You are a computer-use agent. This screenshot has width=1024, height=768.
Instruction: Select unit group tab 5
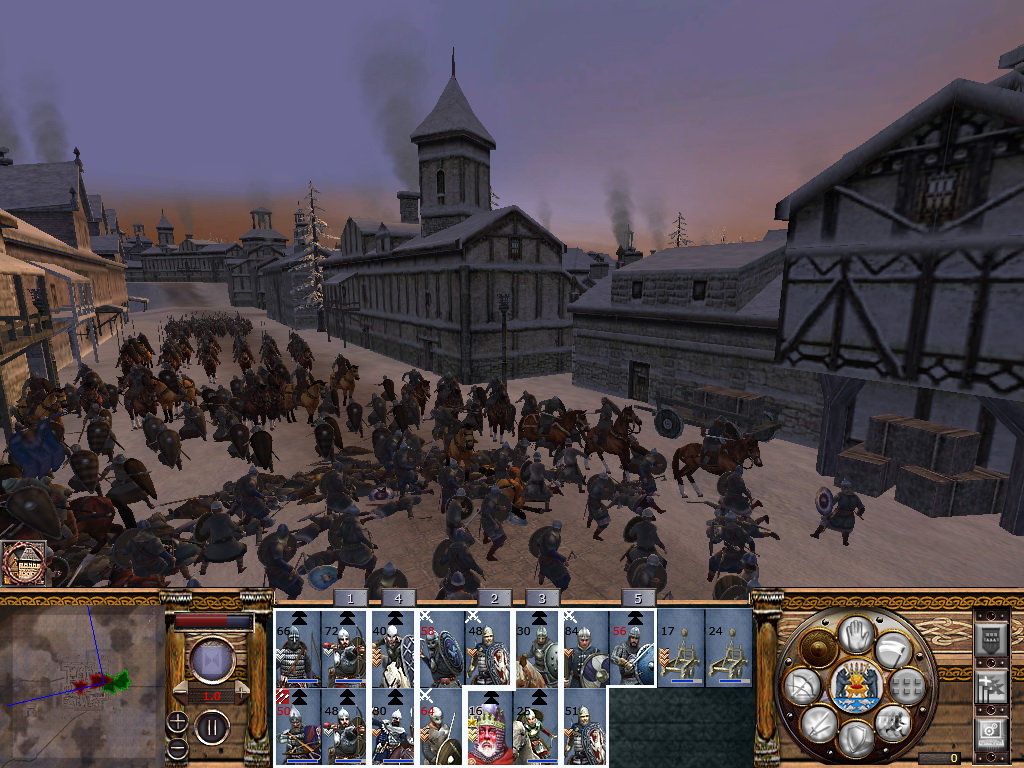638,598
